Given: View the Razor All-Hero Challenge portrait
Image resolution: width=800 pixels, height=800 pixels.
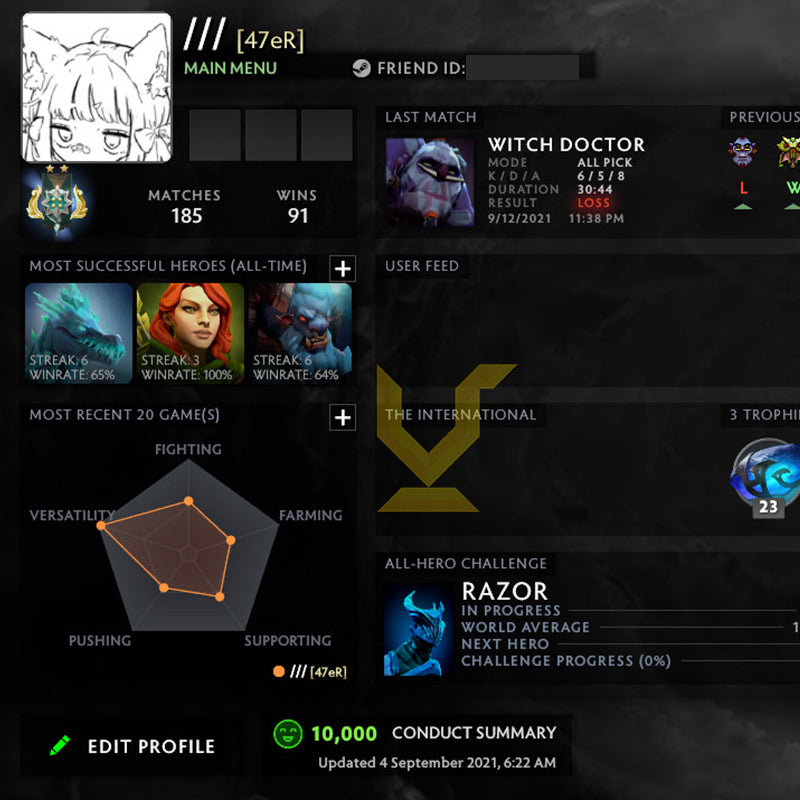Looking at the screenshot, I should pyautogui.click(x=419, y=630).
